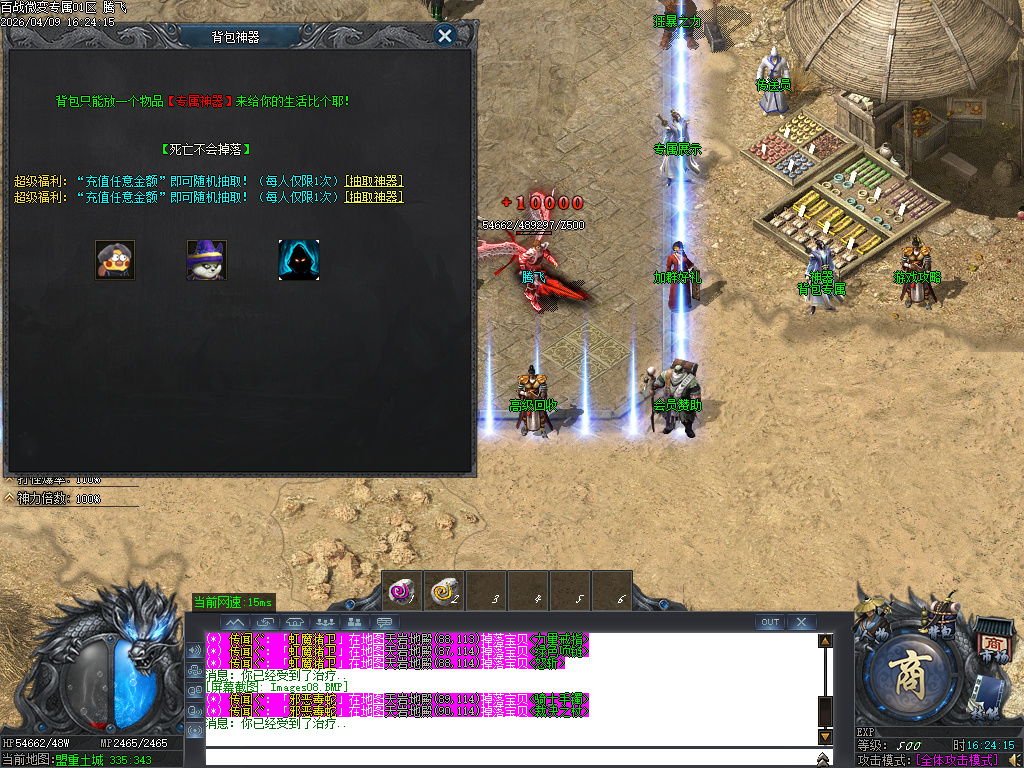Select the hooded figure with glowing eyes icon

[x=299, y=260]
